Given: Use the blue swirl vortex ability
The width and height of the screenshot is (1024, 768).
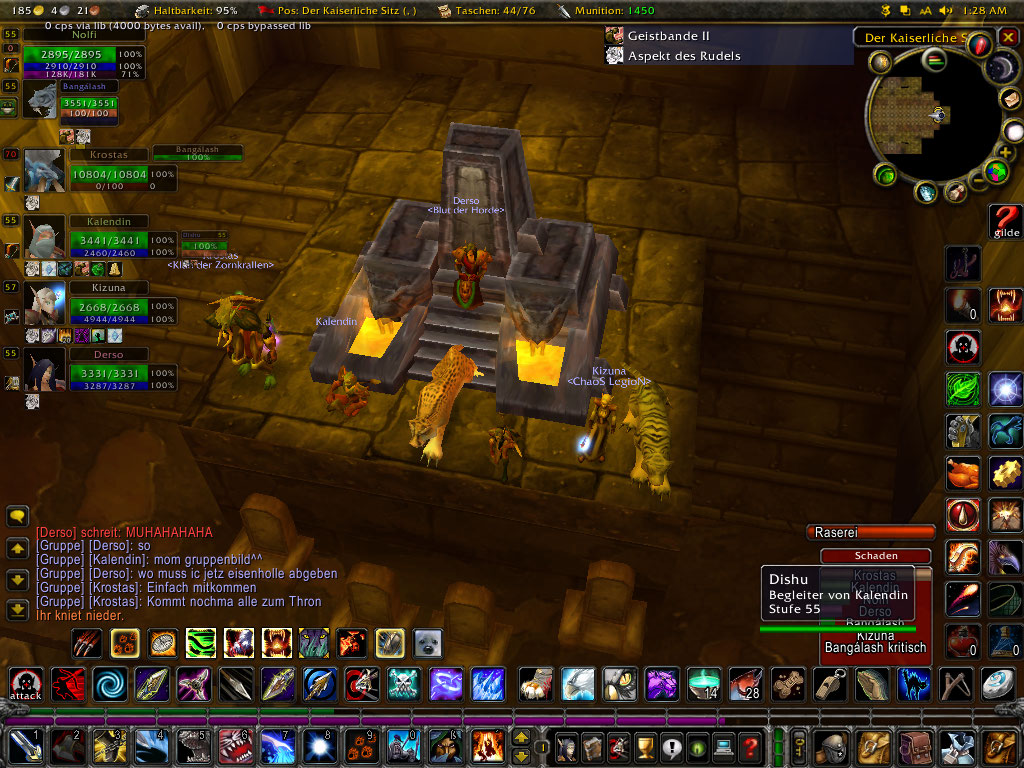Looking at the screenshot, I should [110, 685].
